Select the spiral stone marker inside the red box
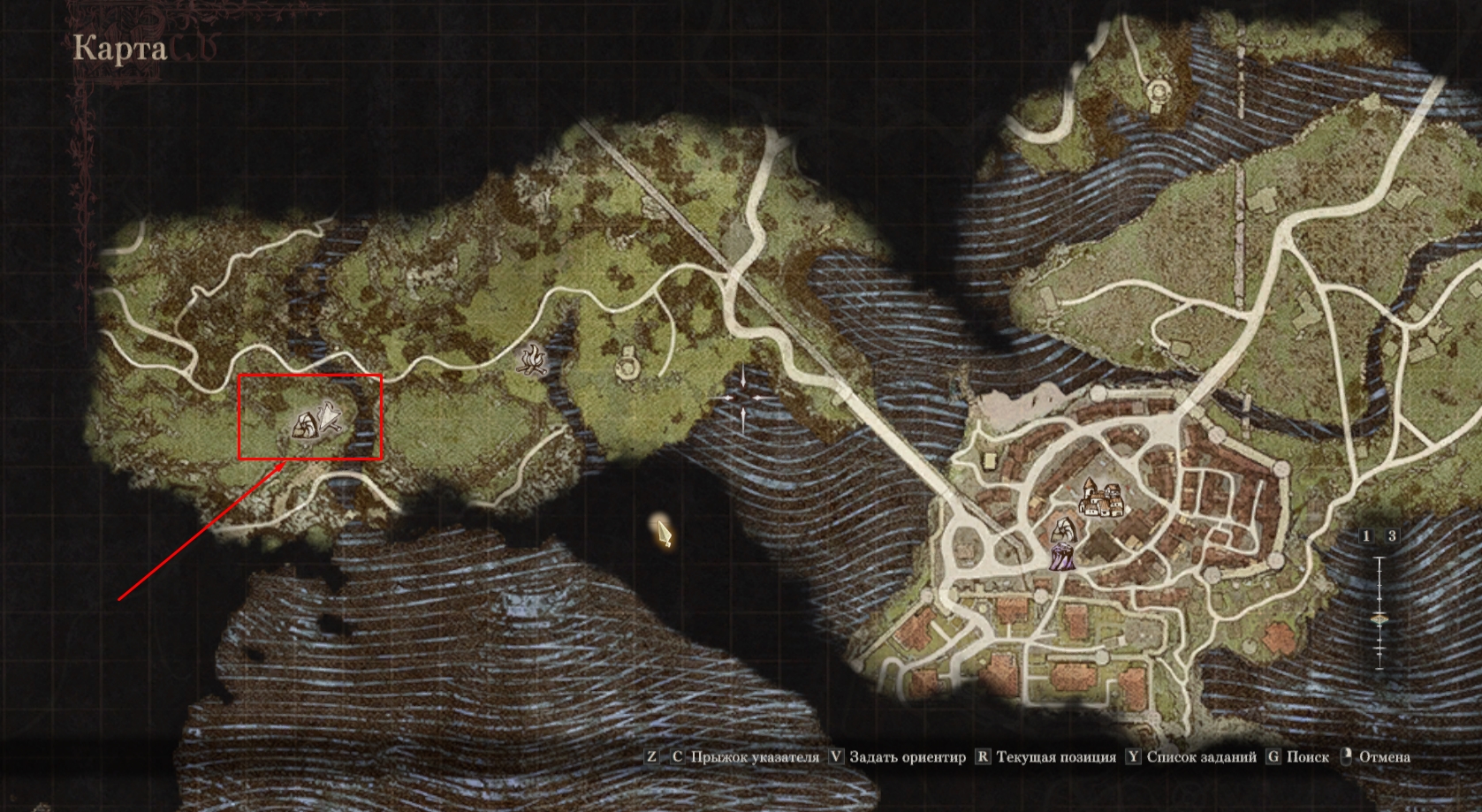This screenshot has width=1482, height=812. pos(304,427)
